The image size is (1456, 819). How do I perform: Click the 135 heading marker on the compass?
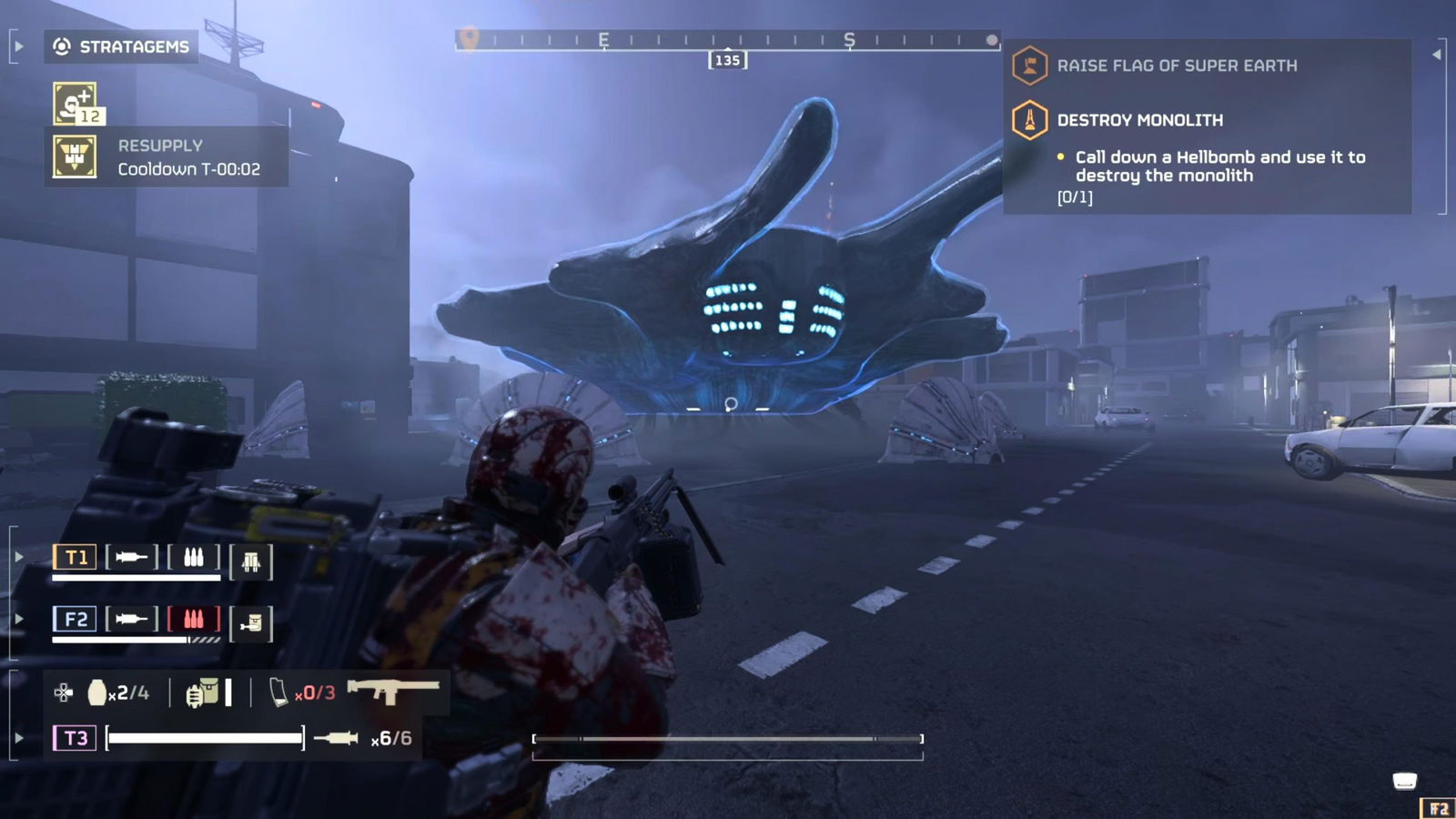tap(725, 59)
